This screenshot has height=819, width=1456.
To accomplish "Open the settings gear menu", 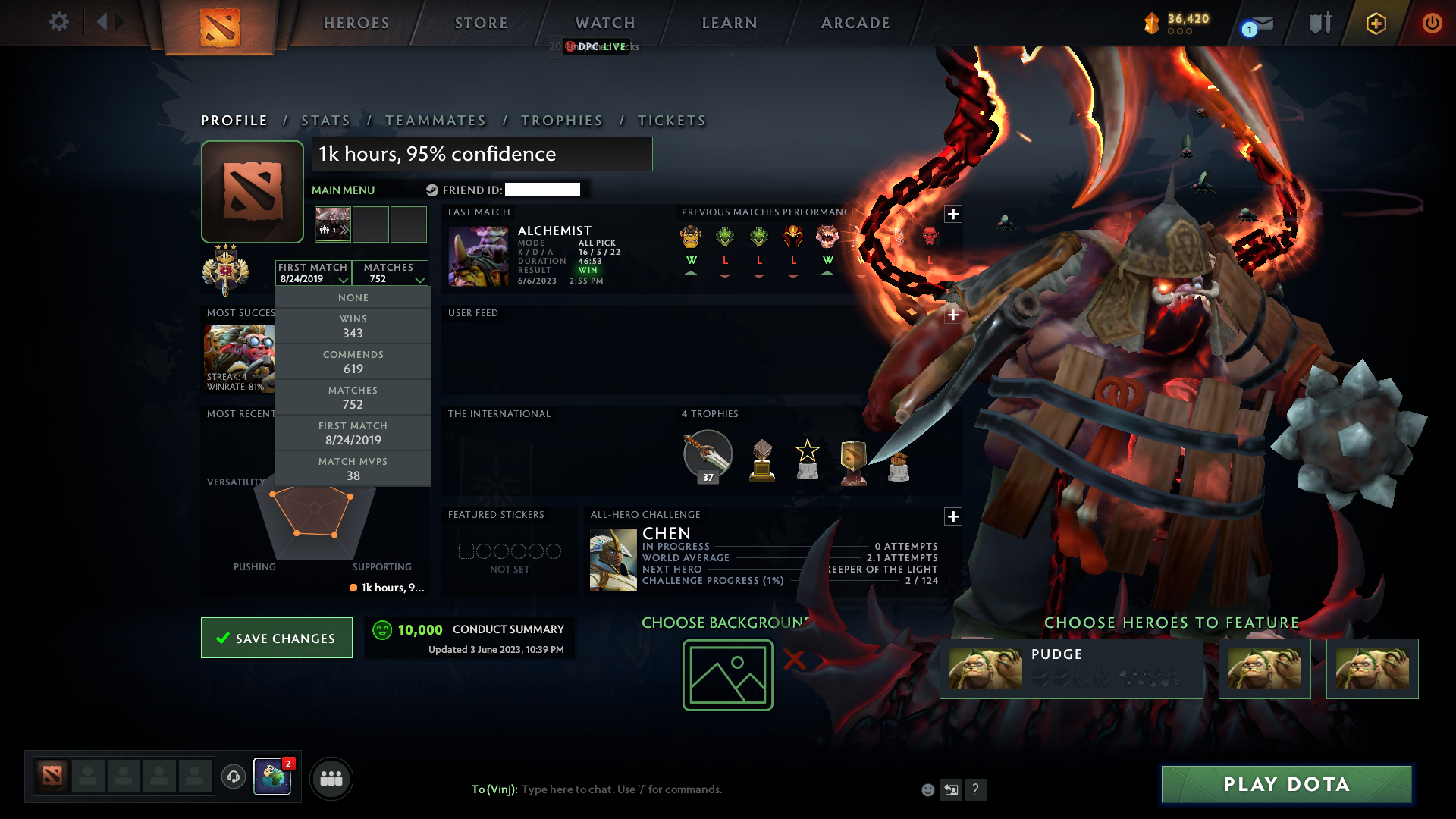I will coord(58,22).
